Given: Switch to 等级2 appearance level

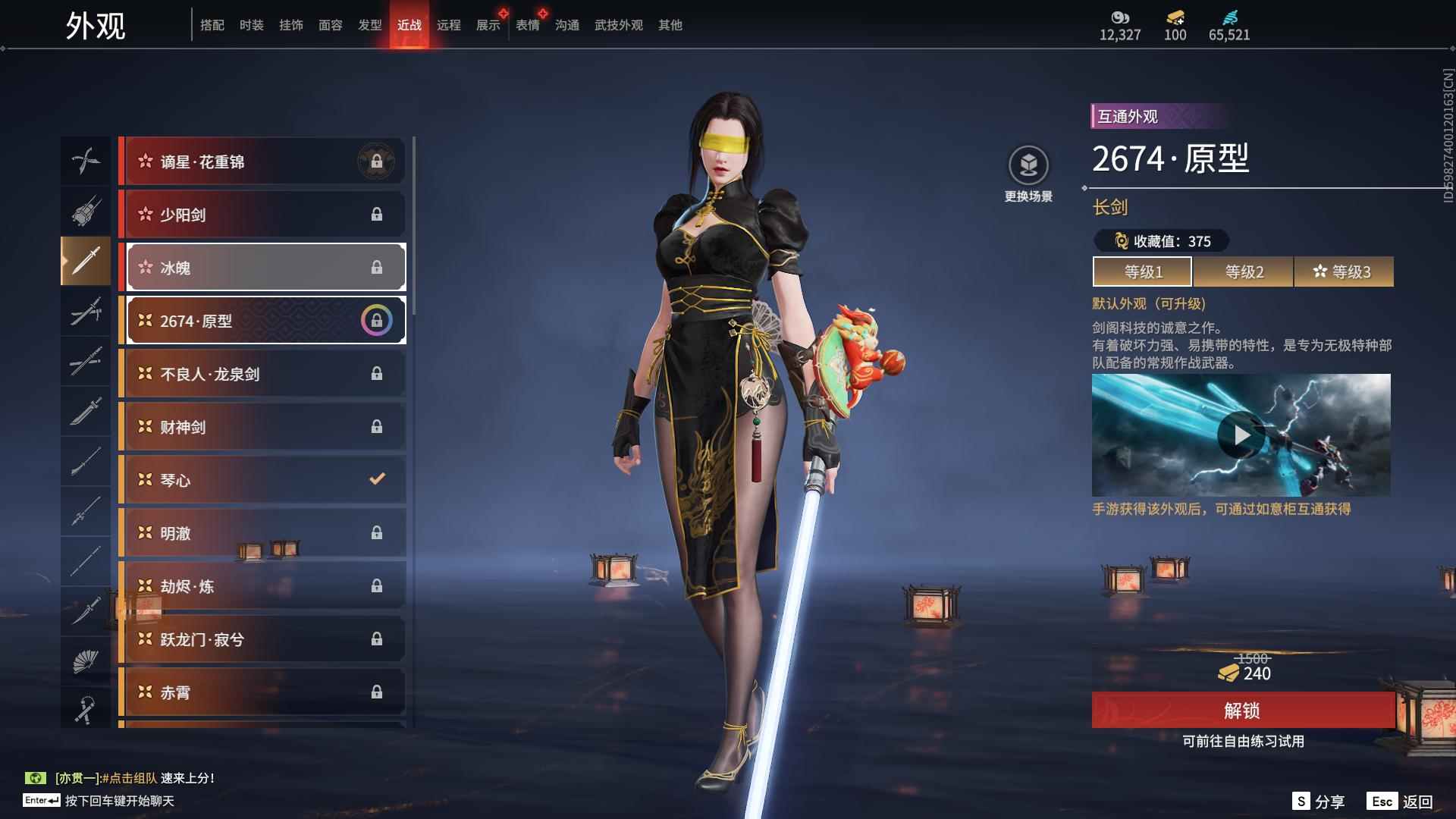Looking at the screenshot, I should pos(1244,271).
